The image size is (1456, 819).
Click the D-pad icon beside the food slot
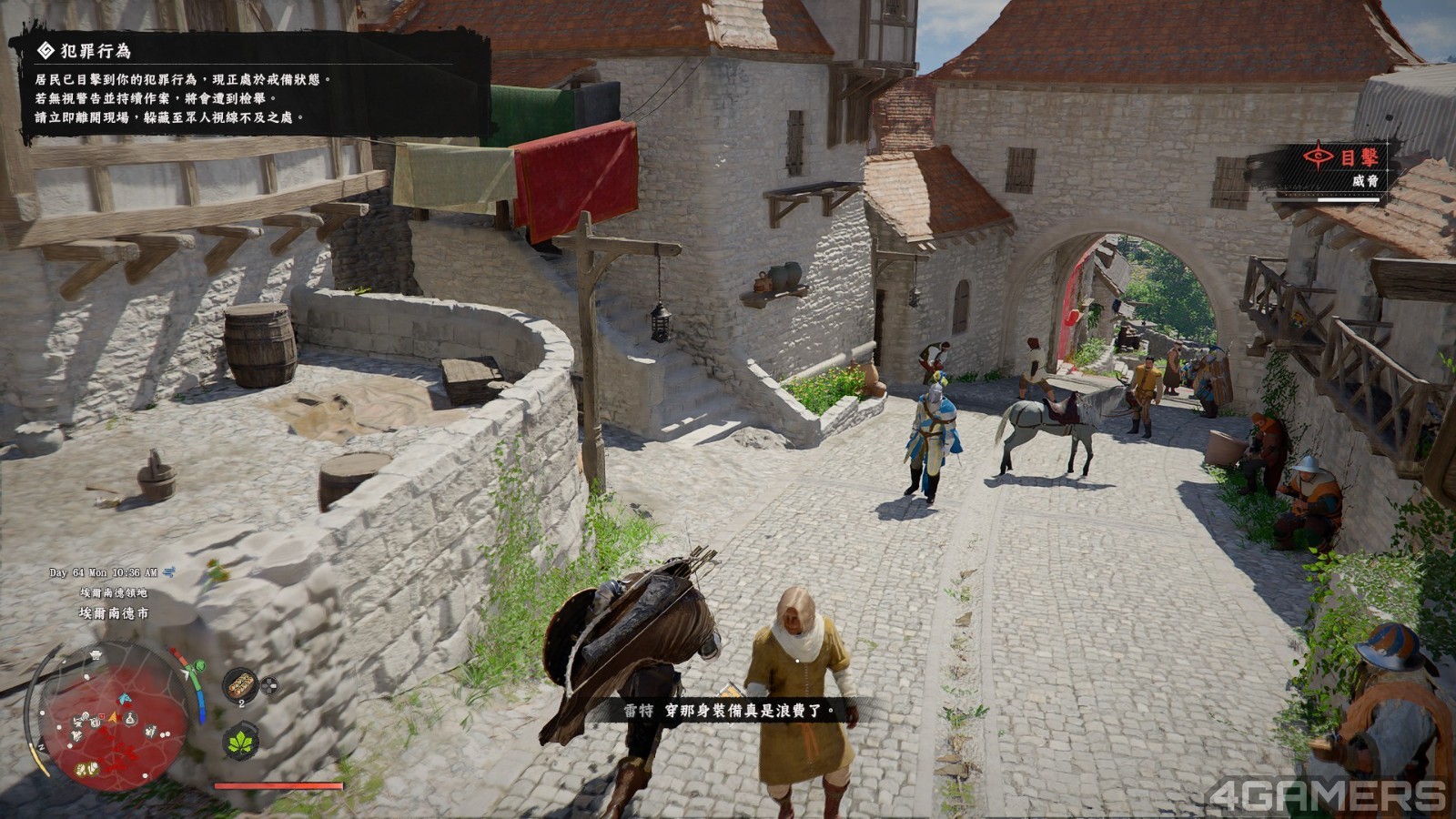click(269, 685)
